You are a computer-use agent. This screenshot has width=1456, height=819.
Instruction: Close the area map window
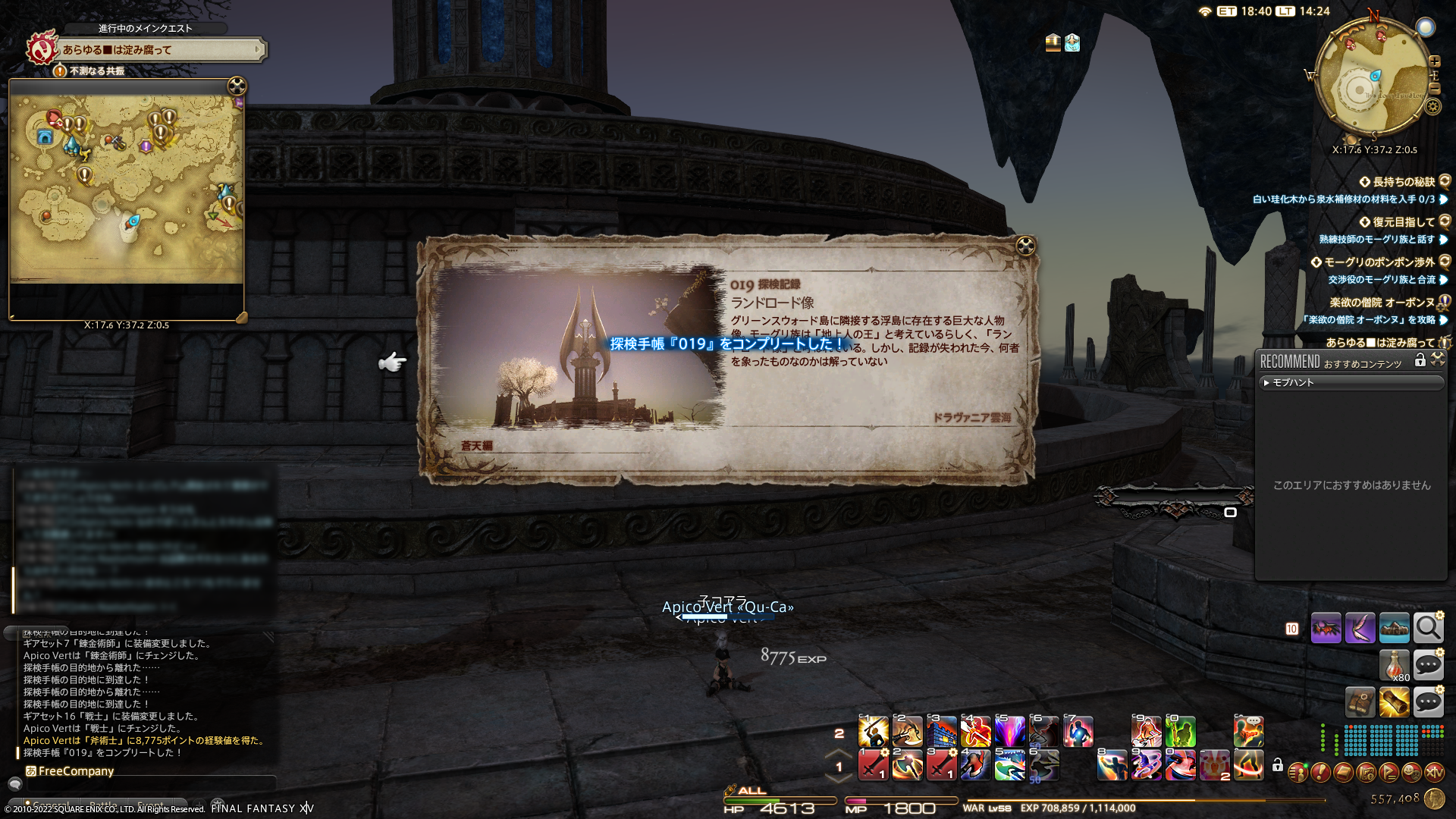pos(237,86)
